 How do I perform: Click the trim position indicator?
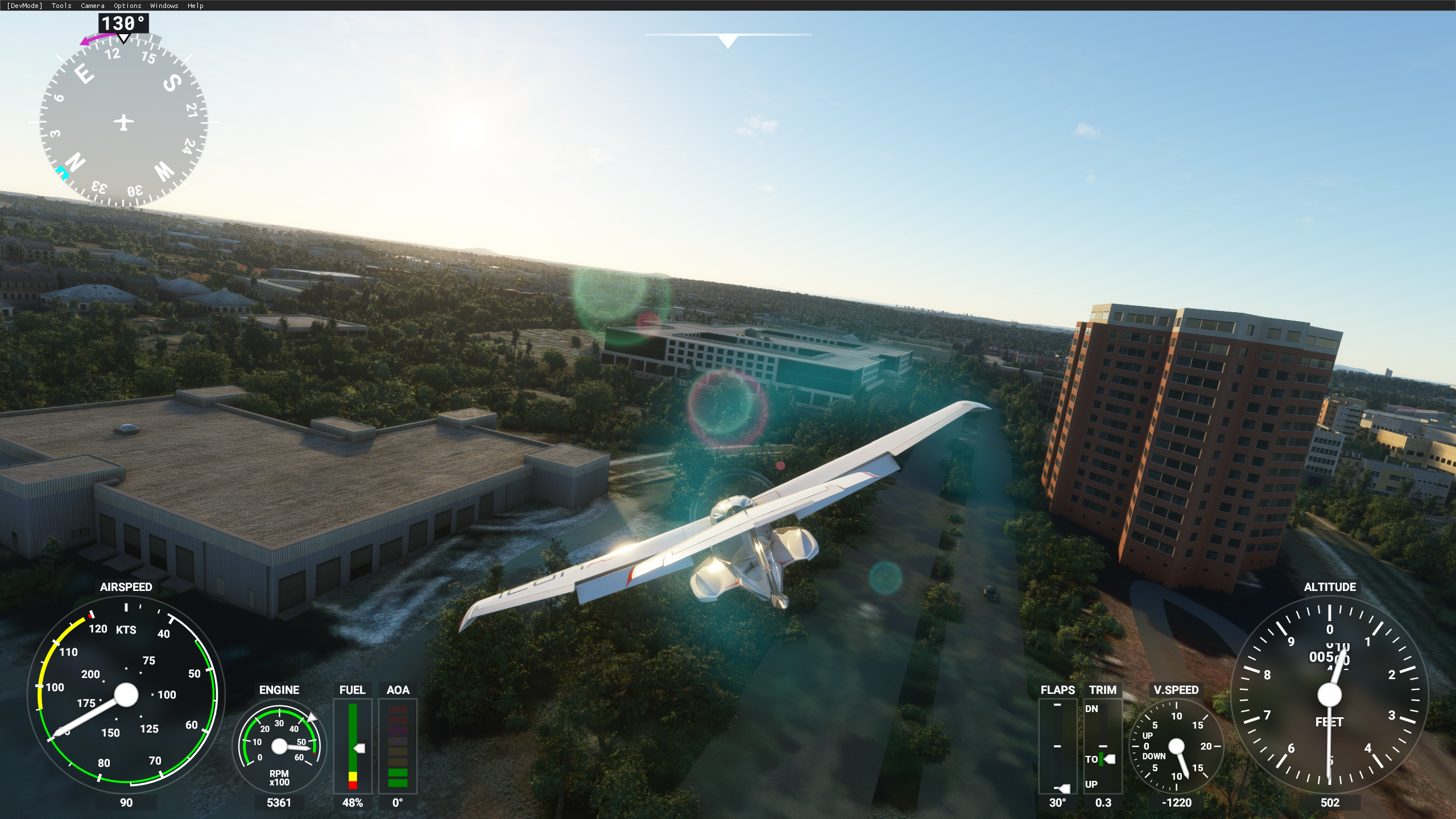(x=1102, y=746)
